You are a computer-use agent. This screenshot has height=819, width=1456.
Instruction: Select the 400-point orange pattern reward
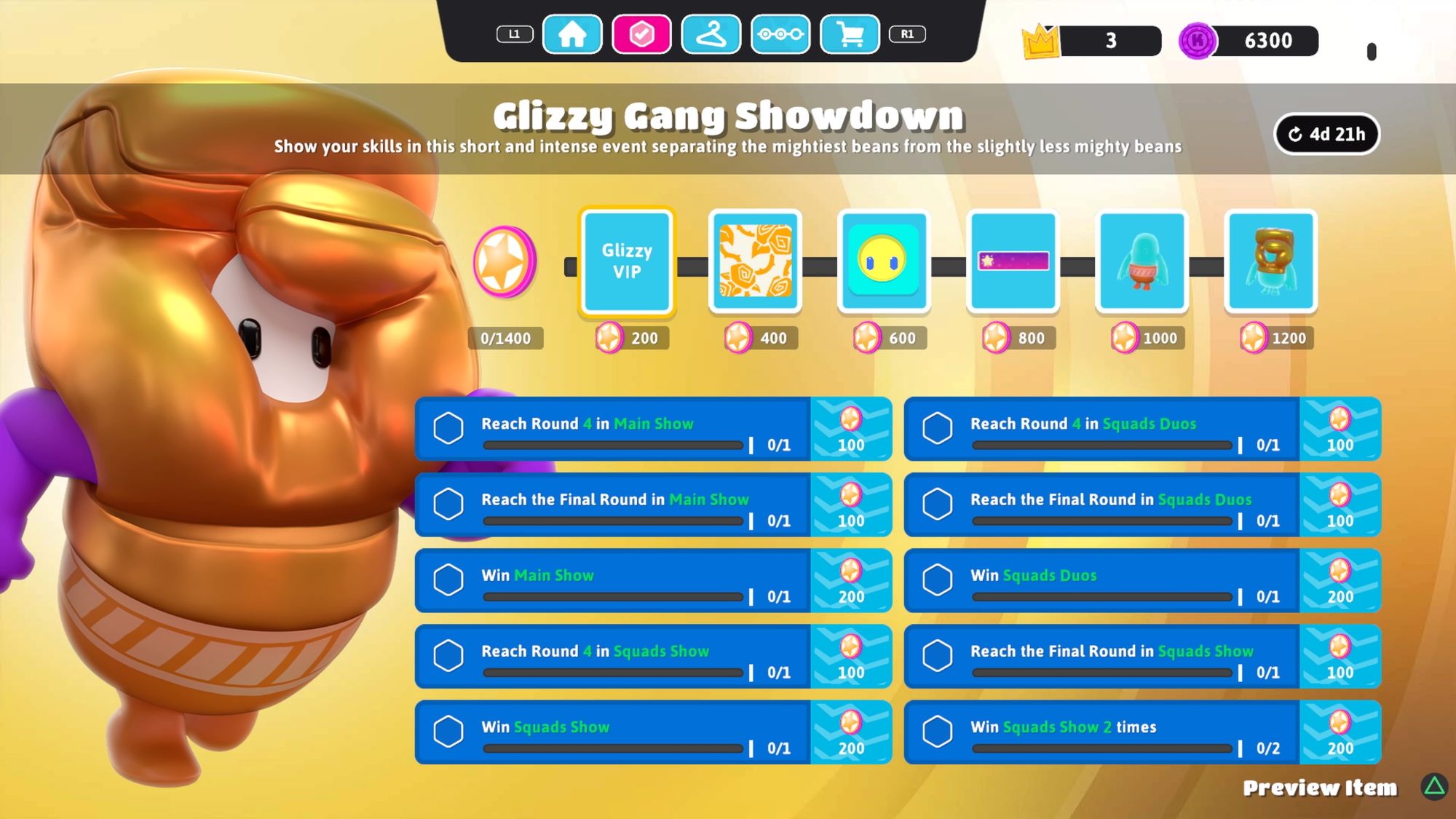[x=755, y=264]
